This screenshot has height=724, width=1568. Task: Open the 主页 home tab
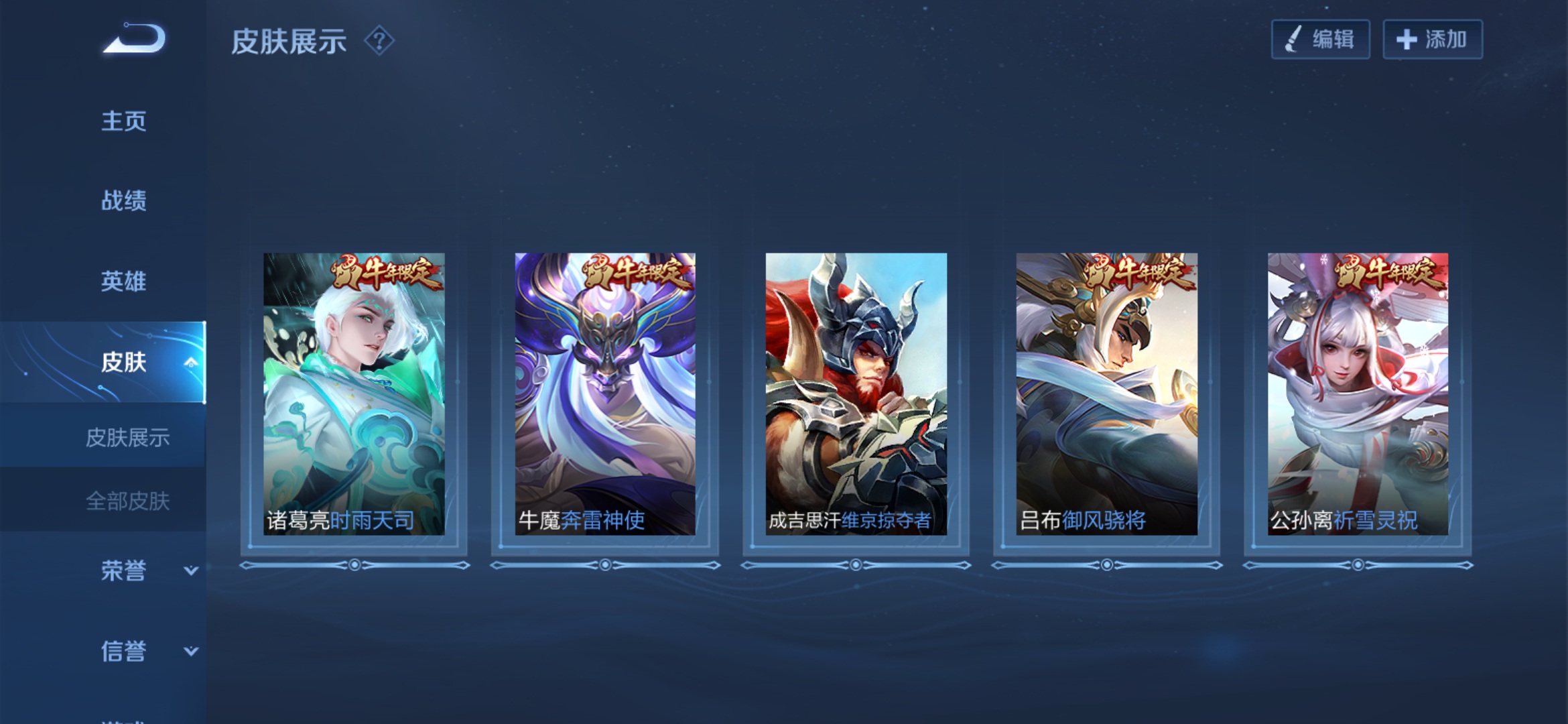point(123,121)
